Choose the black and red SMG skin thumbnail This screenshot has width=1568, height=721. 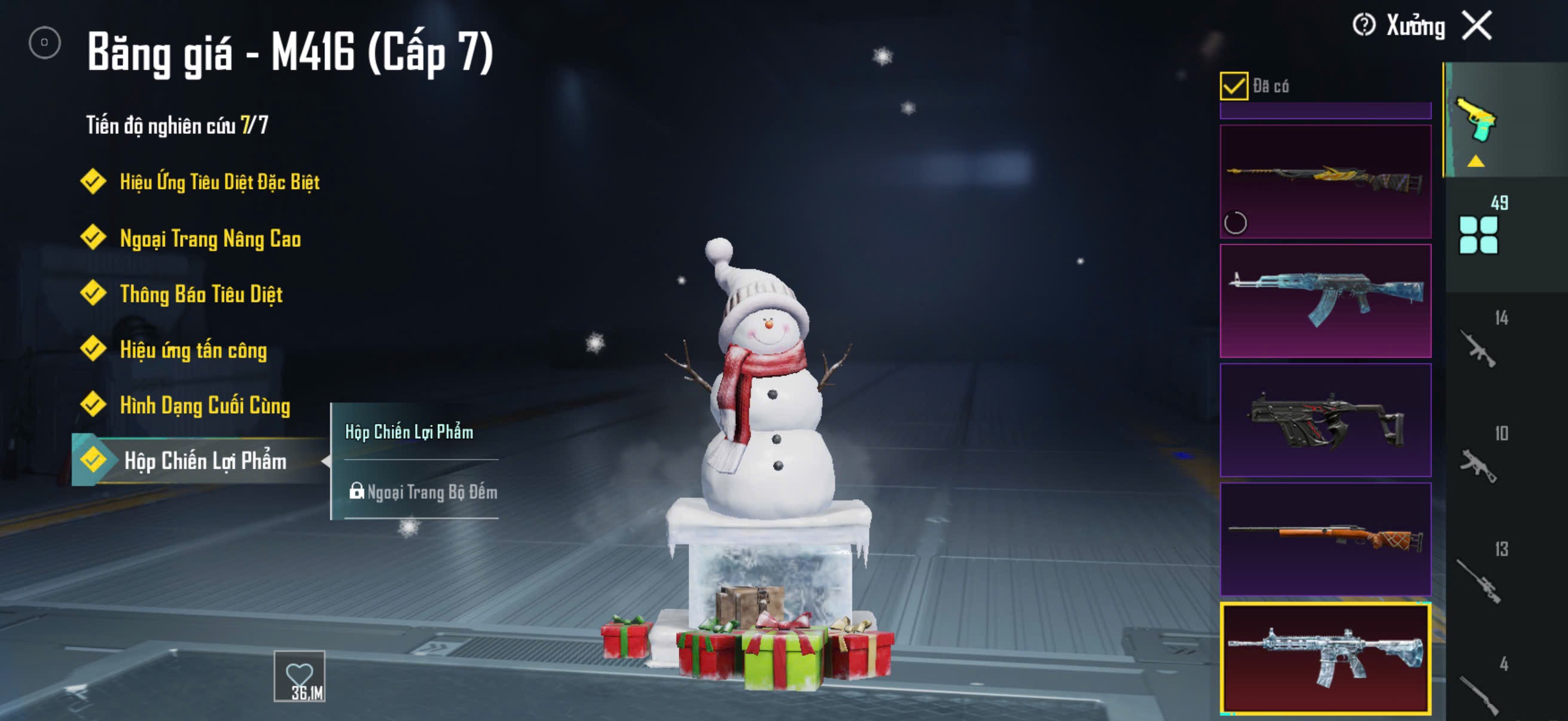point(1325,420)
